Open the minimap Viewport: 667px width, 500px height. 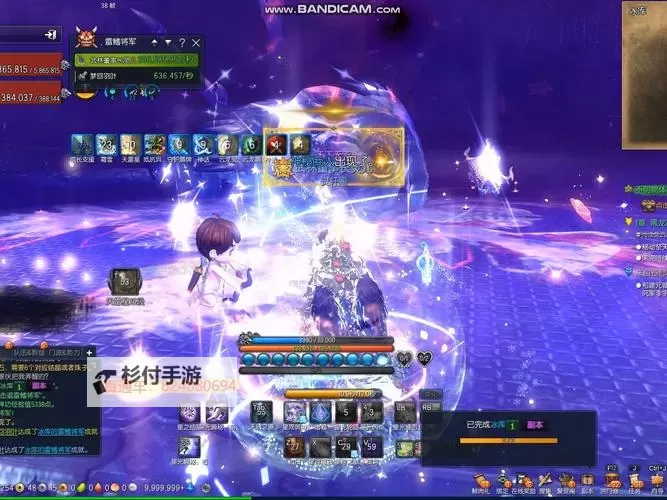pyautogui.click(x=643, y=70)
